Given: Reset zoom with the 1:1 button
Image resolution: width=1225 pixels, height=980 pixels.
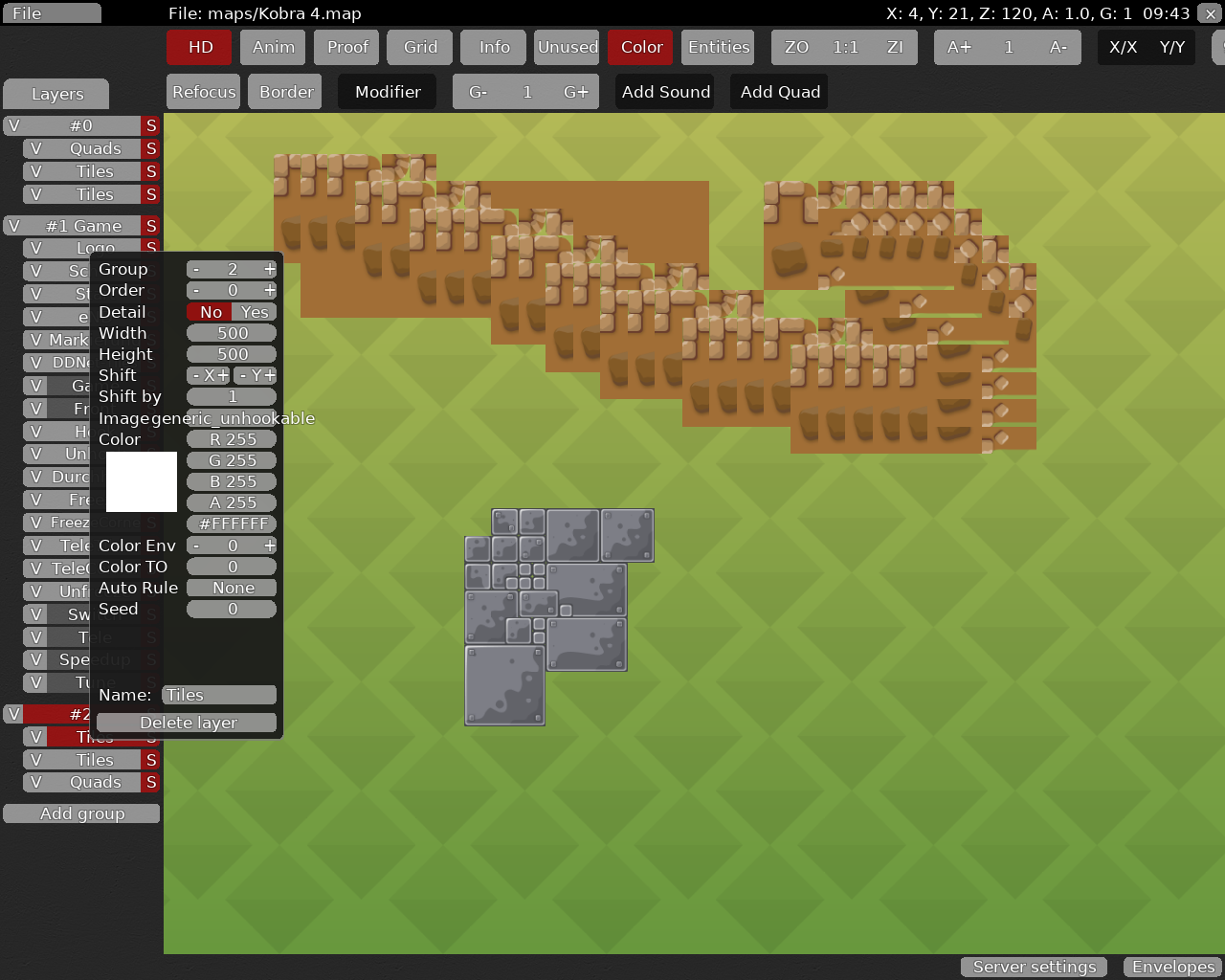Looking at the screenshot, I should click(x=843, y=46).
